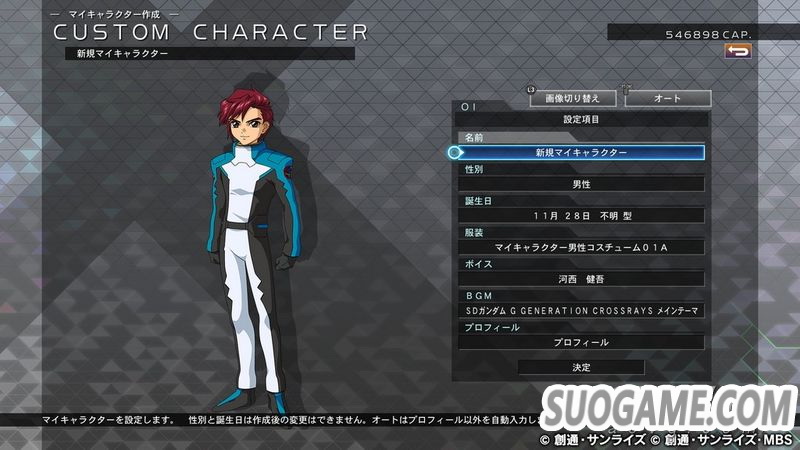Select the 画像切り替え image switch button
This screenshot has width=800, height=450.
tap(572, 99)
